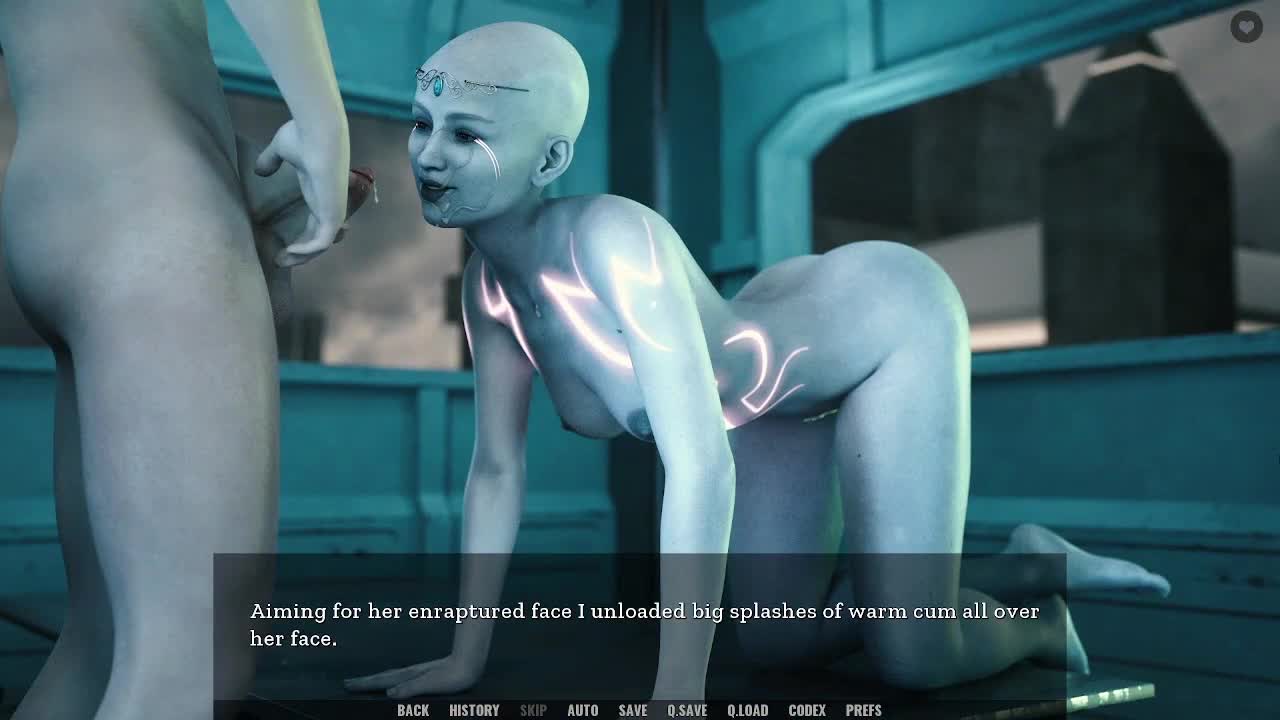Quick save with Q.Save
The height and width of the screenshot is (720, 1280).
pyautogui.click(x=687, y=710)
